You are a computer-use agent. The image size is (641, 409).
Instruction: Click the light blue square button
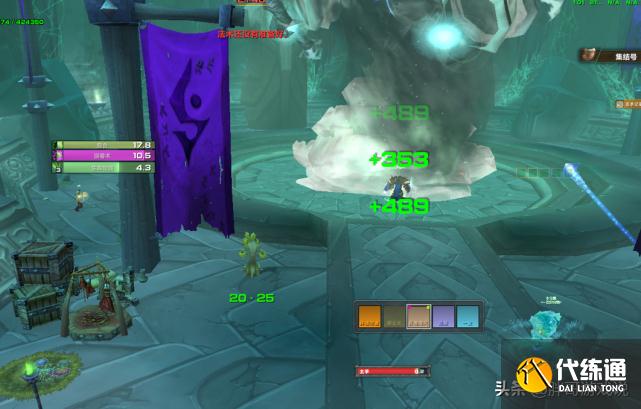[x=467, y=316]
